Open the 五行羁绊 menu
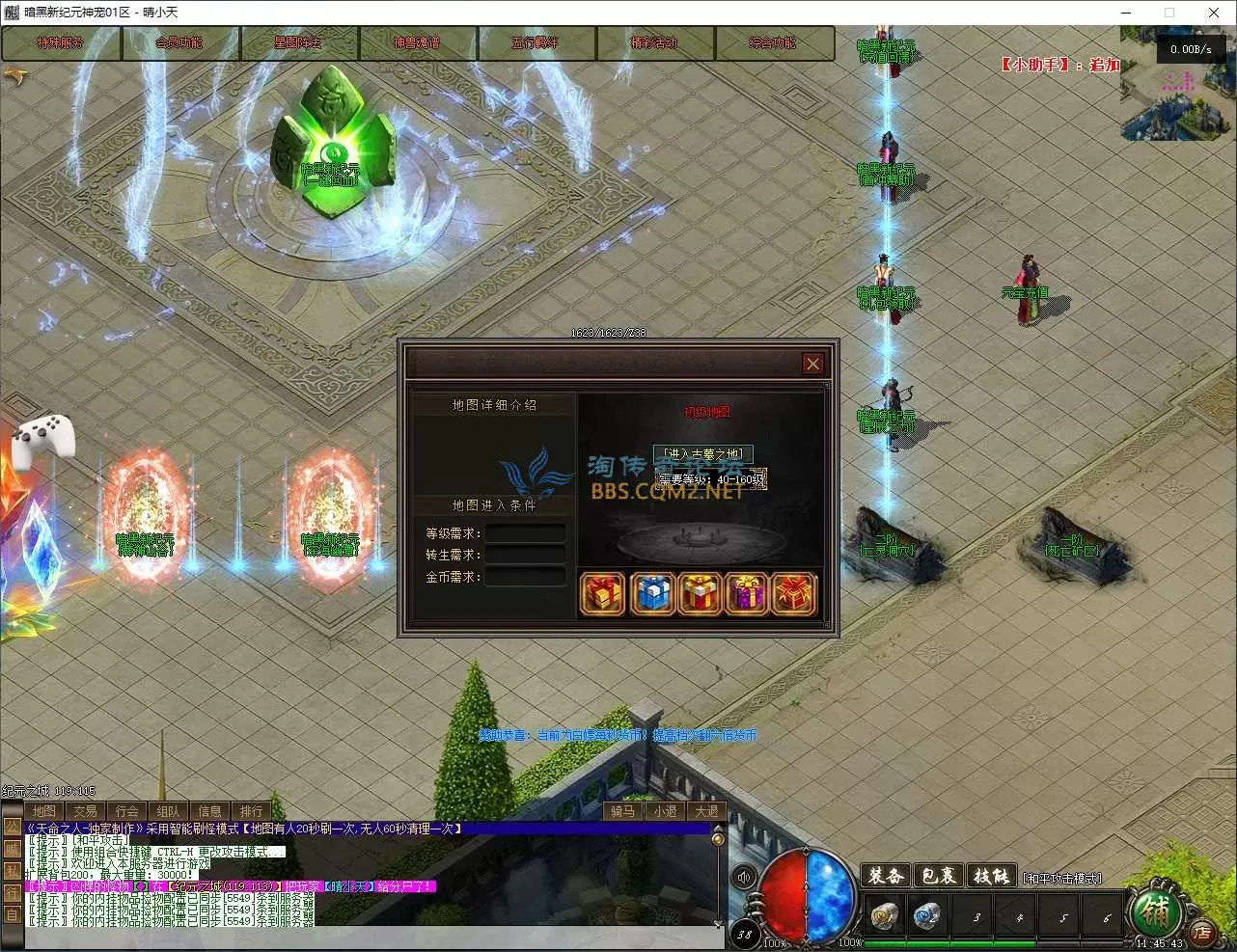This screenshot has width=1237, height=952. point(536,43)
